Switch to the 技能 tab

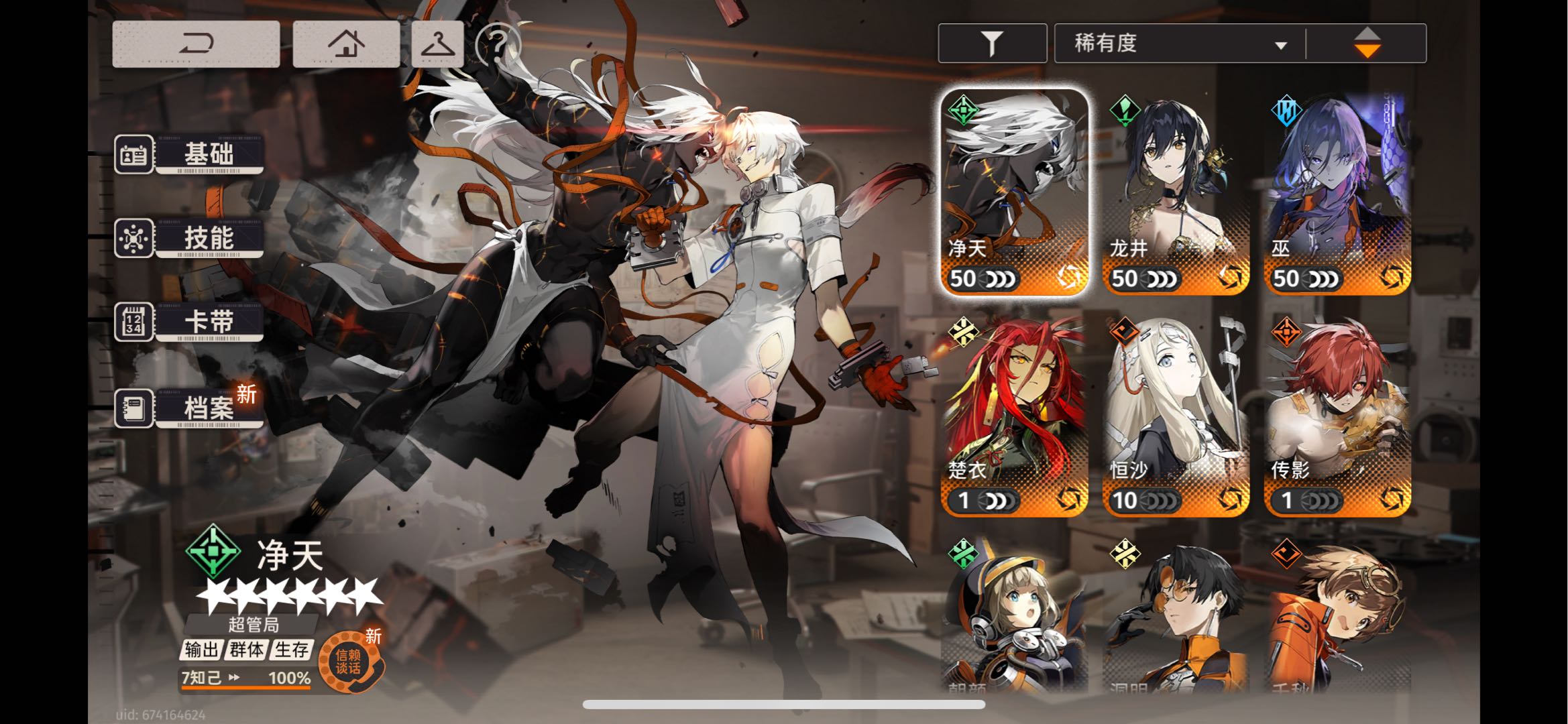click(190, 238)
